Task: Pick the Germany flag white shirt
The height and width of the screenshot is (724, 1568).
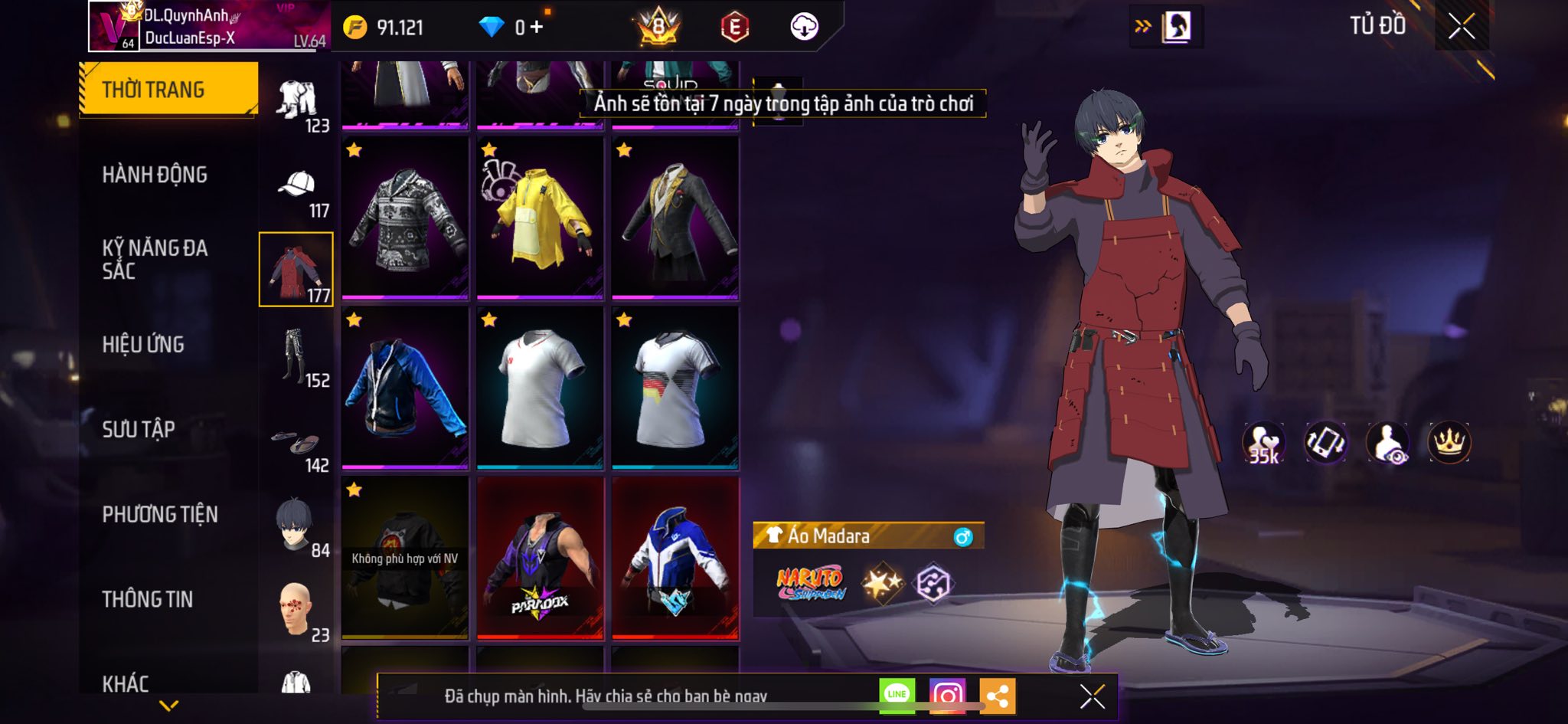Action: (x=675, y=388)
